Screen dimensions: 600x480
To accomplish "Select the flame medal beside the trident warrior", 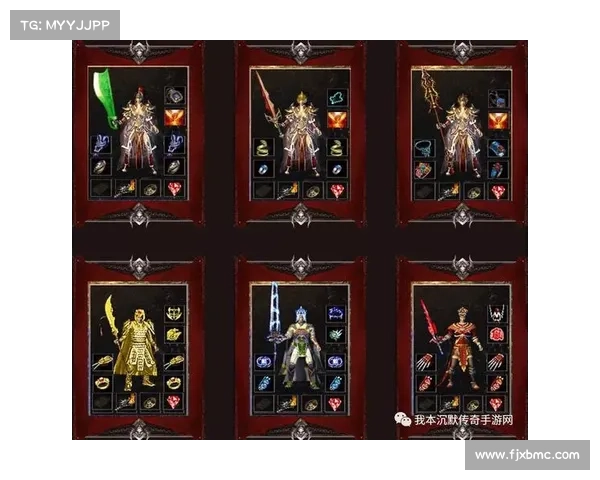I will coord(499,120).
